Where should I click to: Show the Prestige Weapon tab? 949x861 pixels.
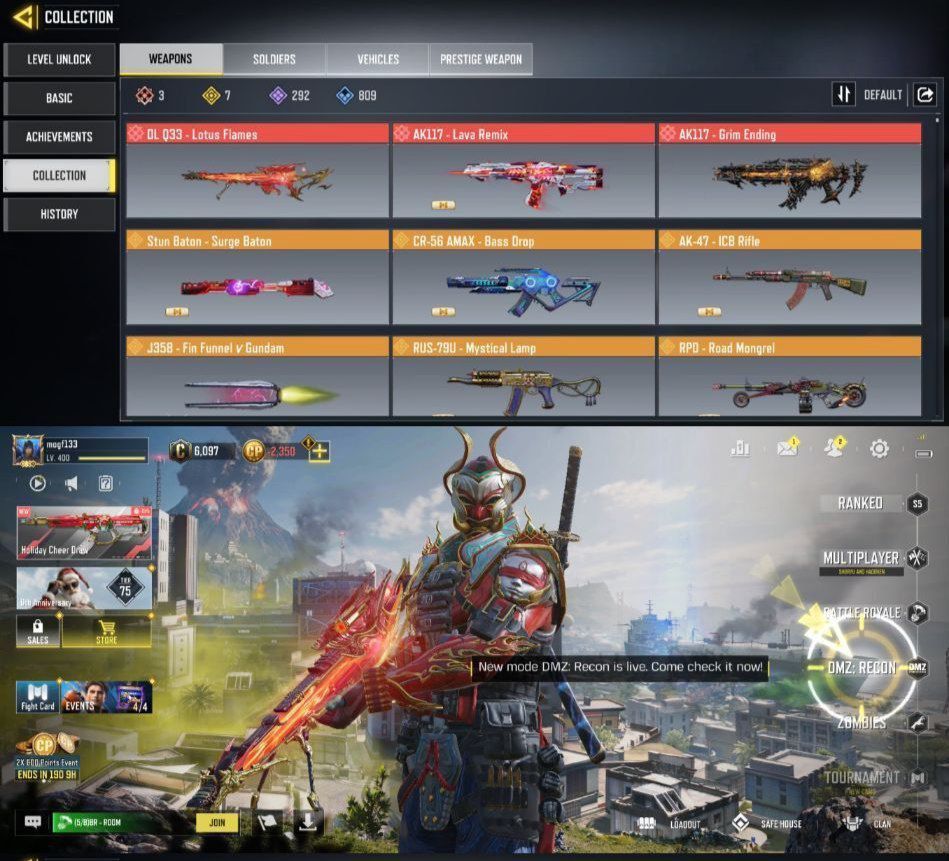(x=481, y=59)
